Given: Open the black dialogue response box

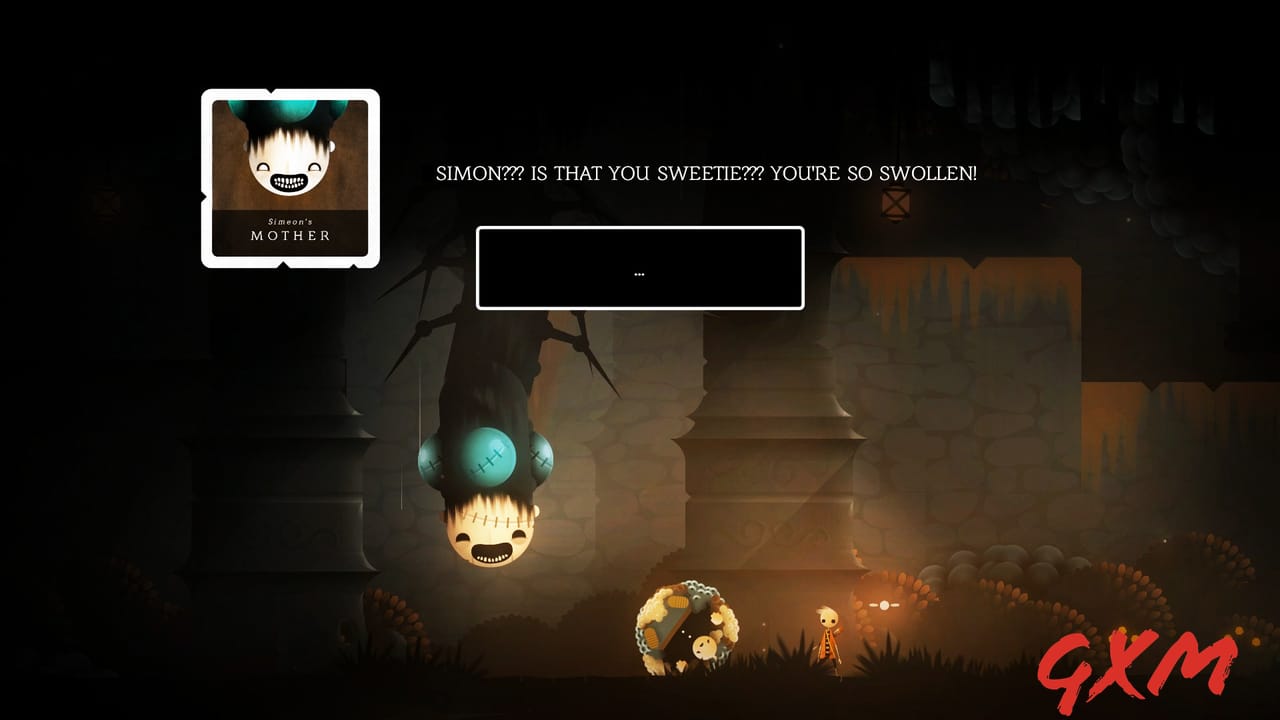Looking at the screenshot, I should point(639,268).
